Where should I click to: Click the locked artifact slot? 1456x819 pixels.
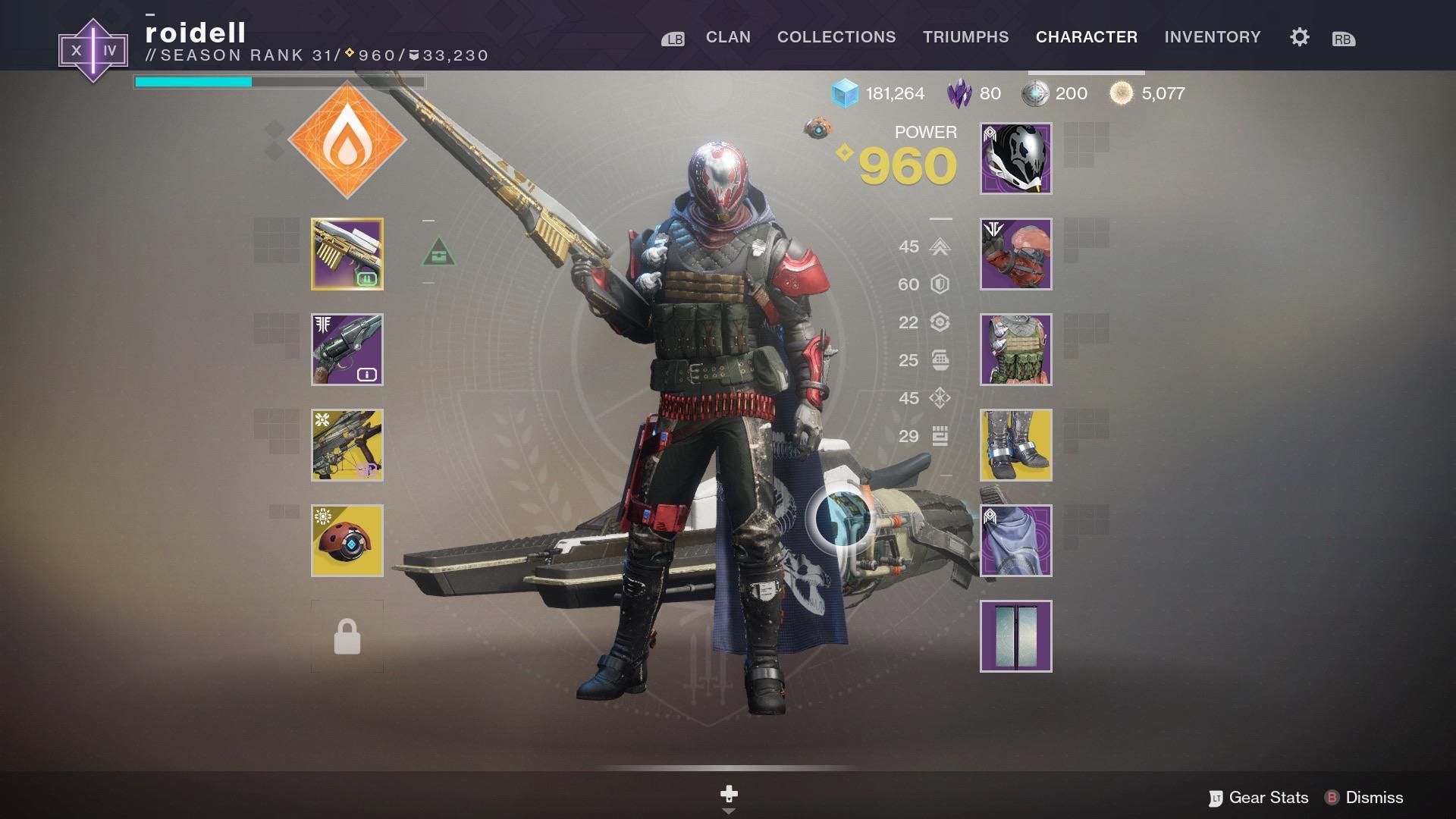347,636
